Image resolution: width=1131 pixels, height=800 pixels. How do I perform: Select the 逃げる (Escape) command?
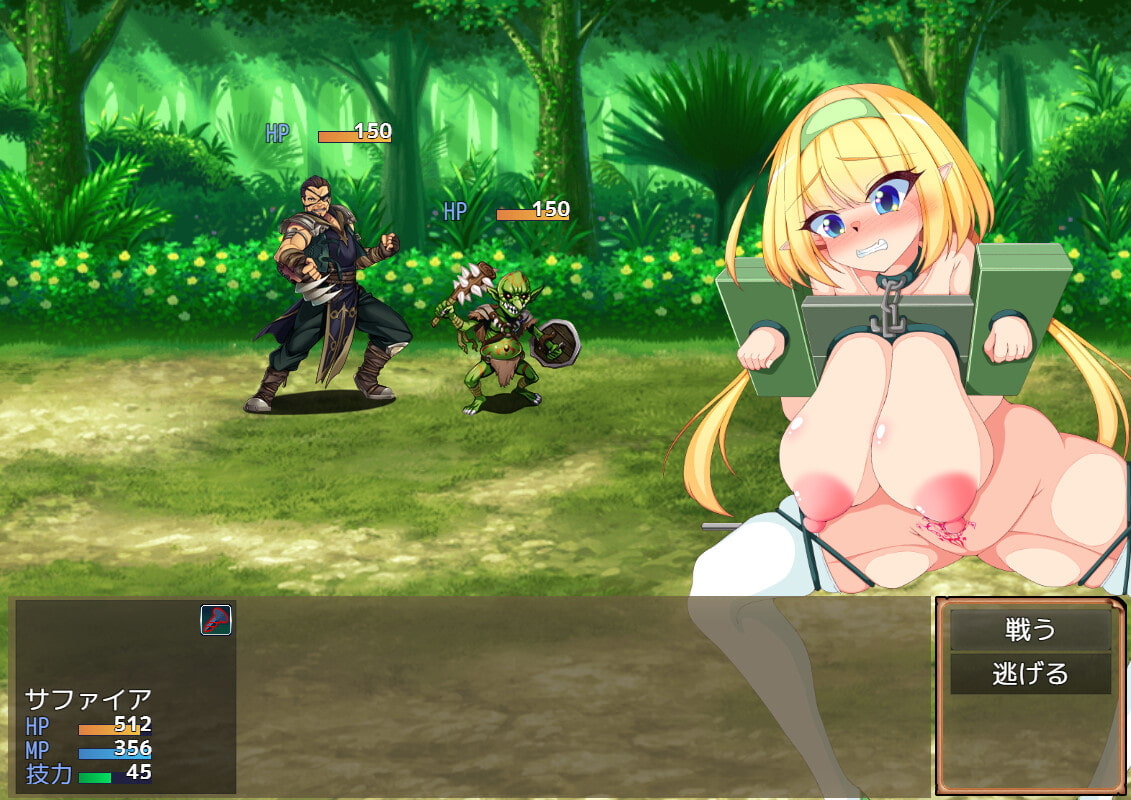(1030, 674)
